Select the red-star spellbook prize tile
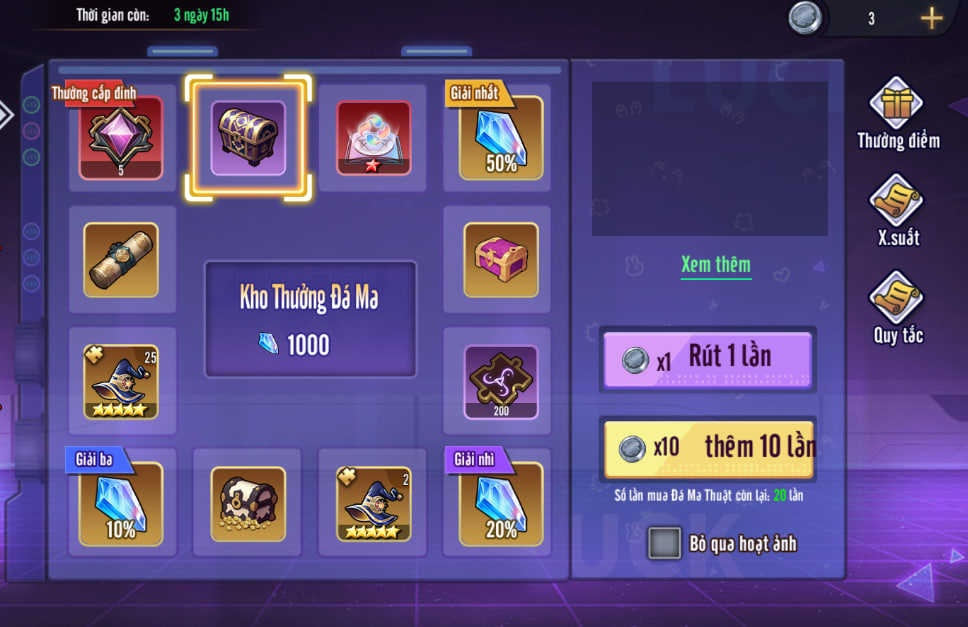The image size is (968, 627). [x=374, y=138]
